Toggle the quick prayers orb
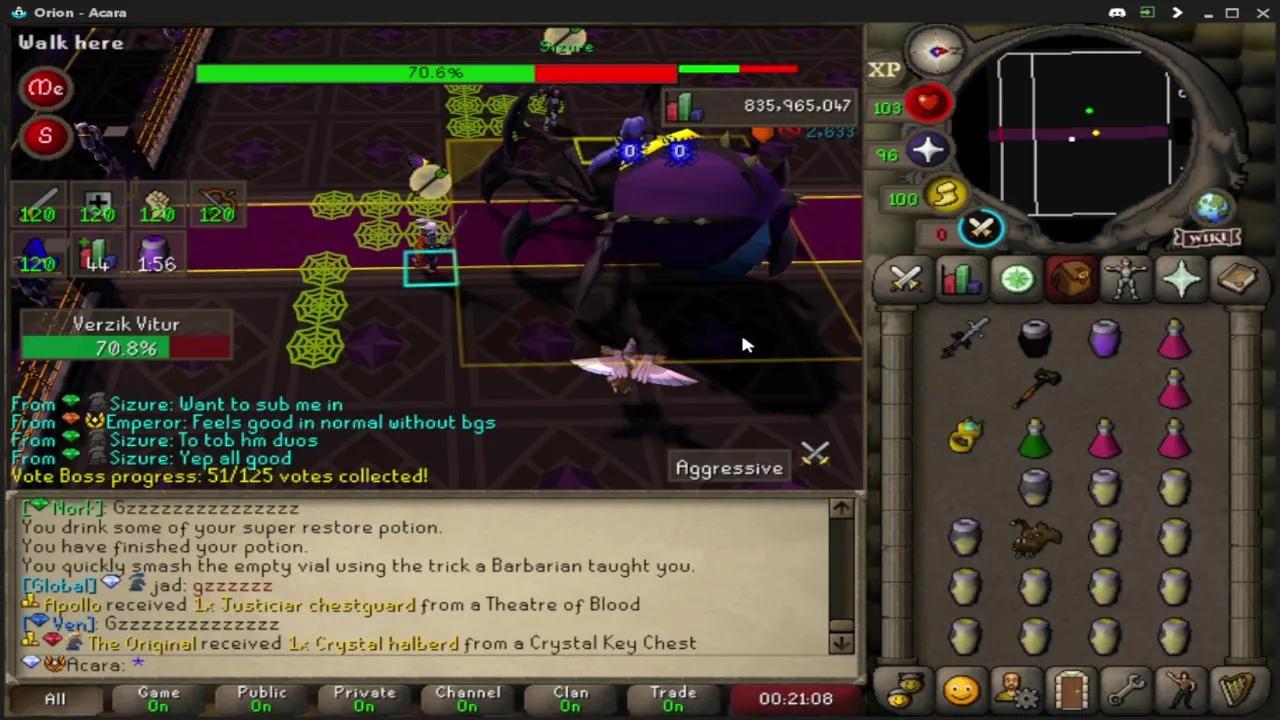Viewport: 1280px width, 720px height. tap(927, 150)
